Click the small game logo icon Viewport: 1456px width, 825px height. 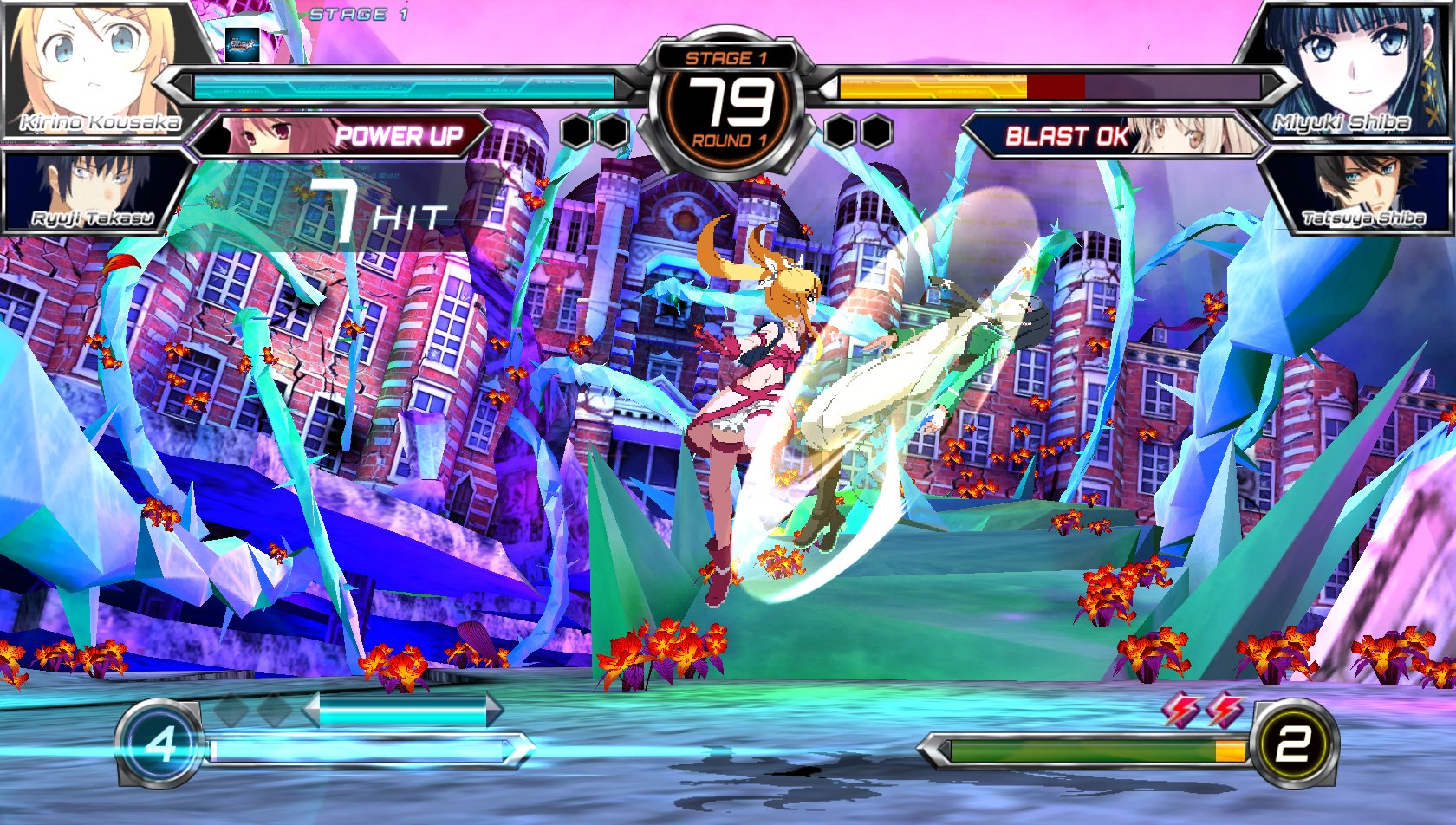tap(242, 44)
